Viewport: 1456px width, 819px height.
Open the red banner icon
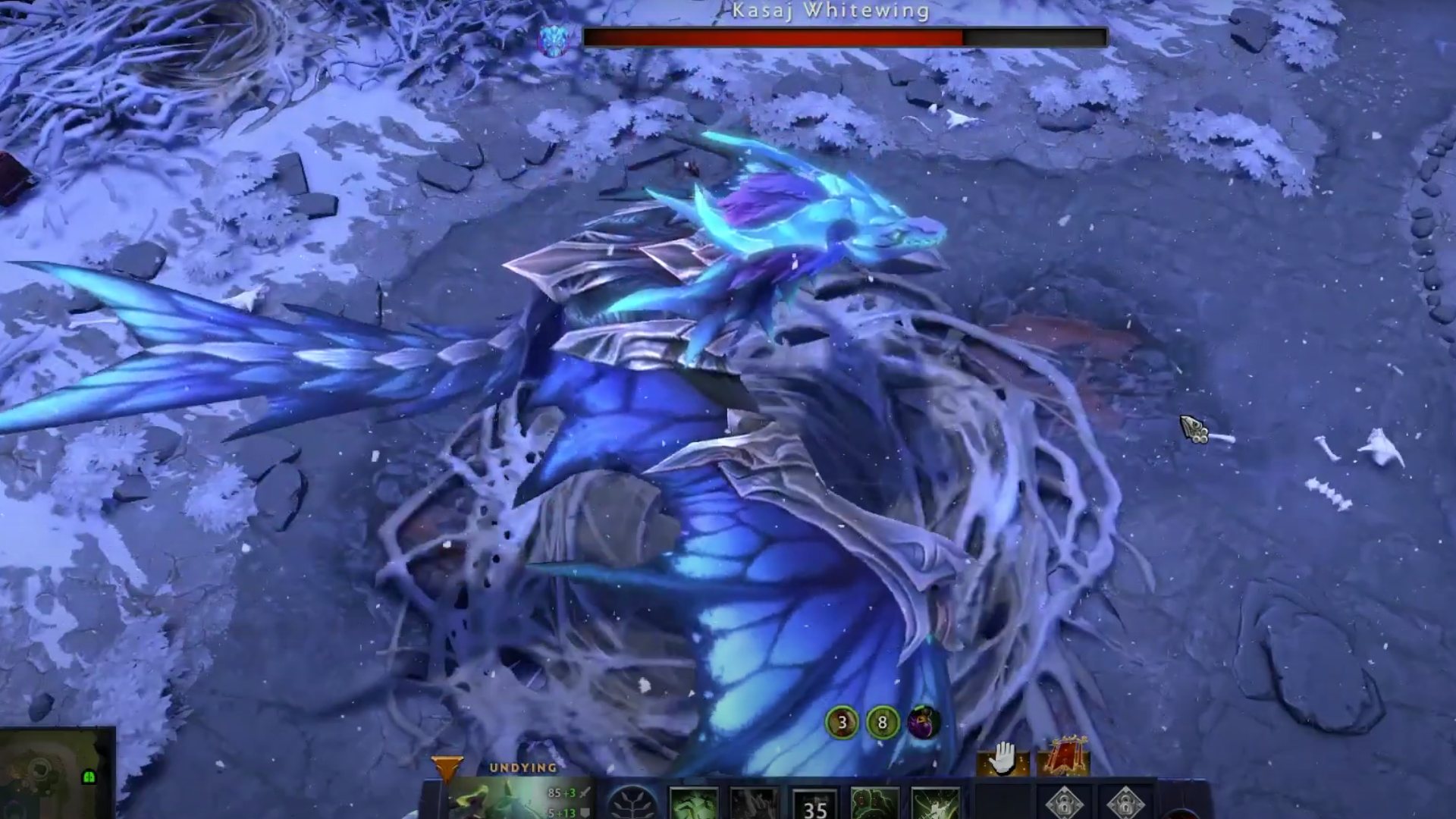coord(1063,757)
